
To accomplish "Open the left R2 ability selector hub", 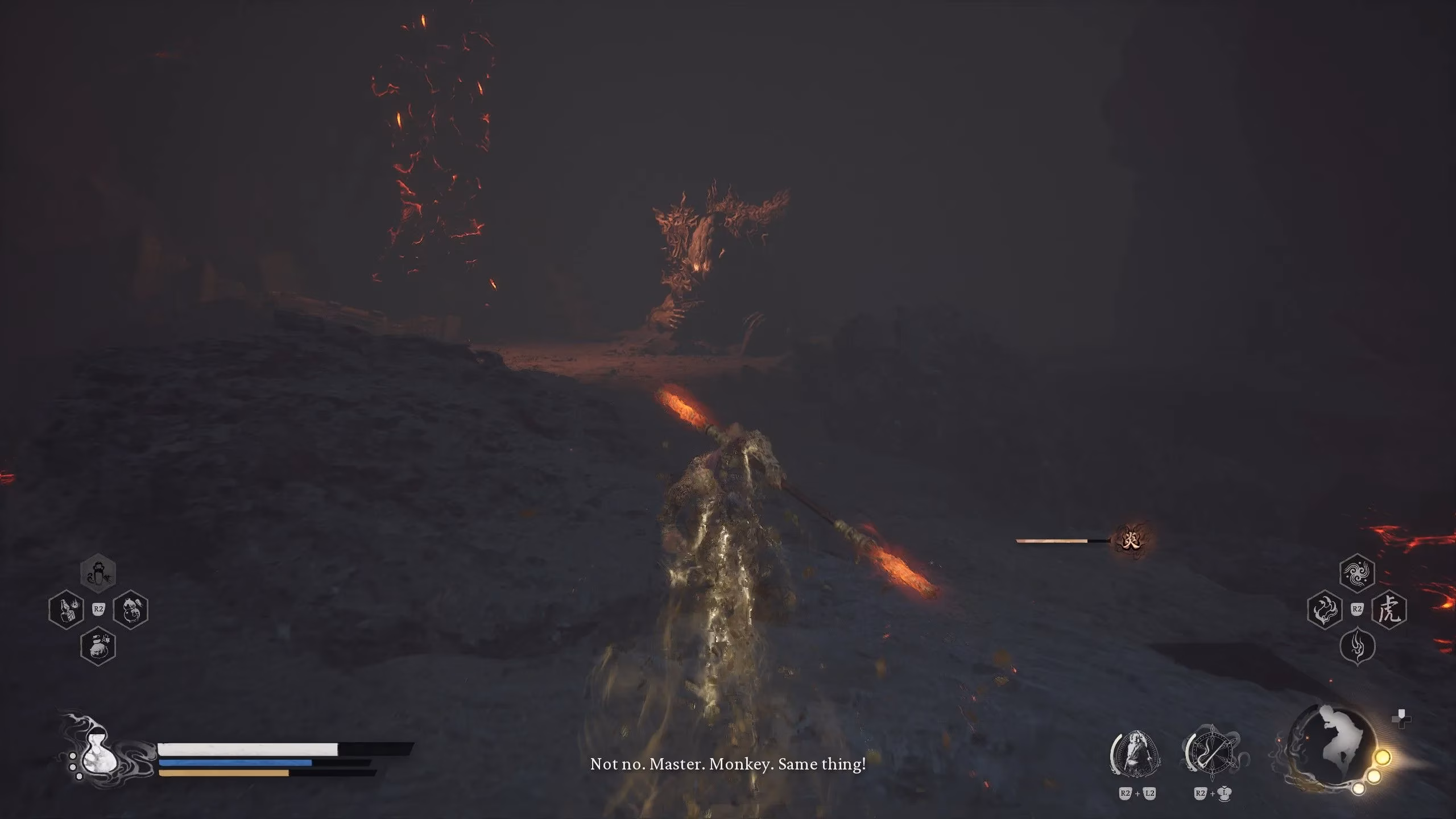I will tap(98, 609).
